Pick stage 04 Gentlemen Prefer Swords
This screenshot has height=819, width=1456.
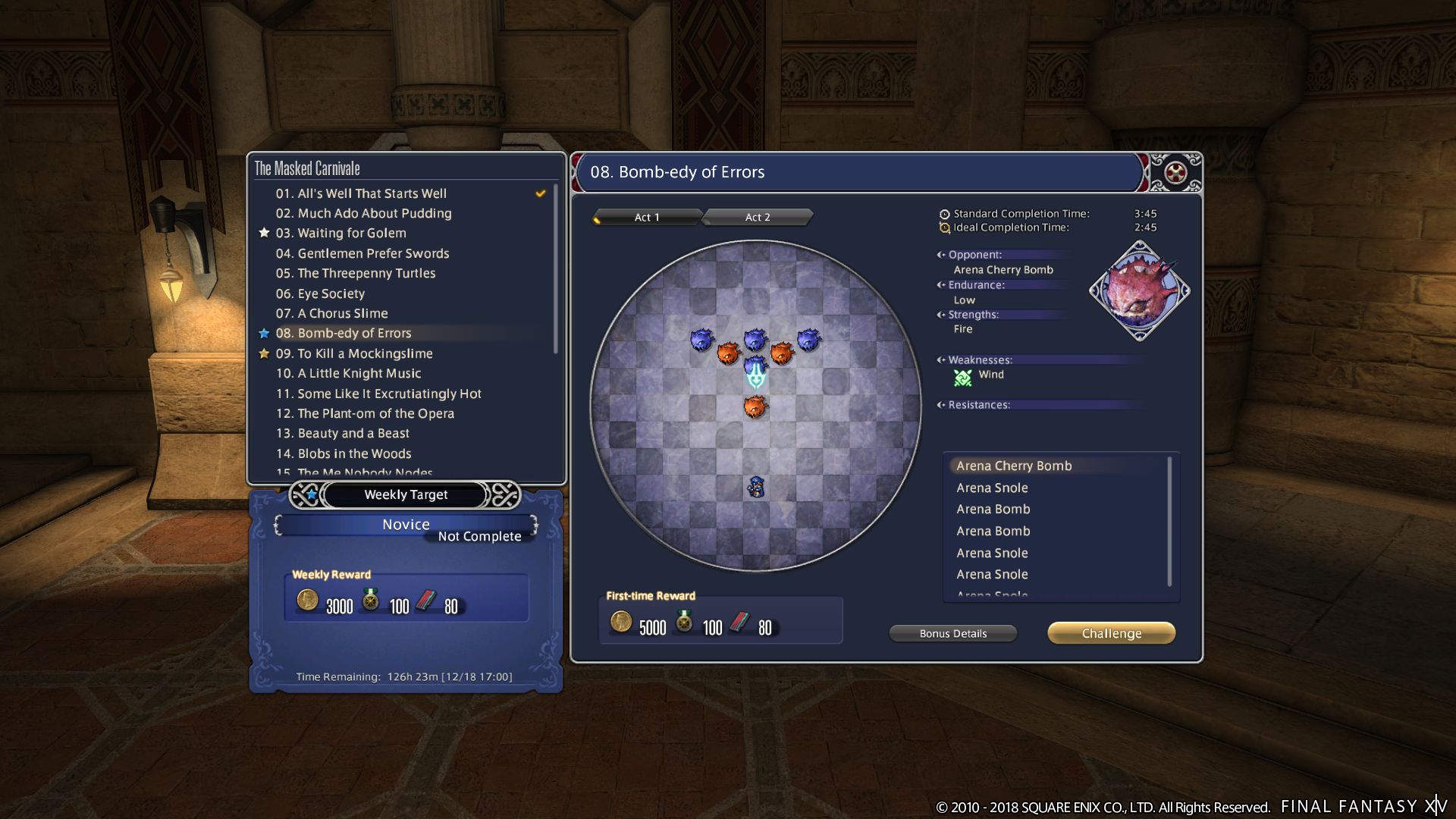pyautogui.click(x=362, y=253)
